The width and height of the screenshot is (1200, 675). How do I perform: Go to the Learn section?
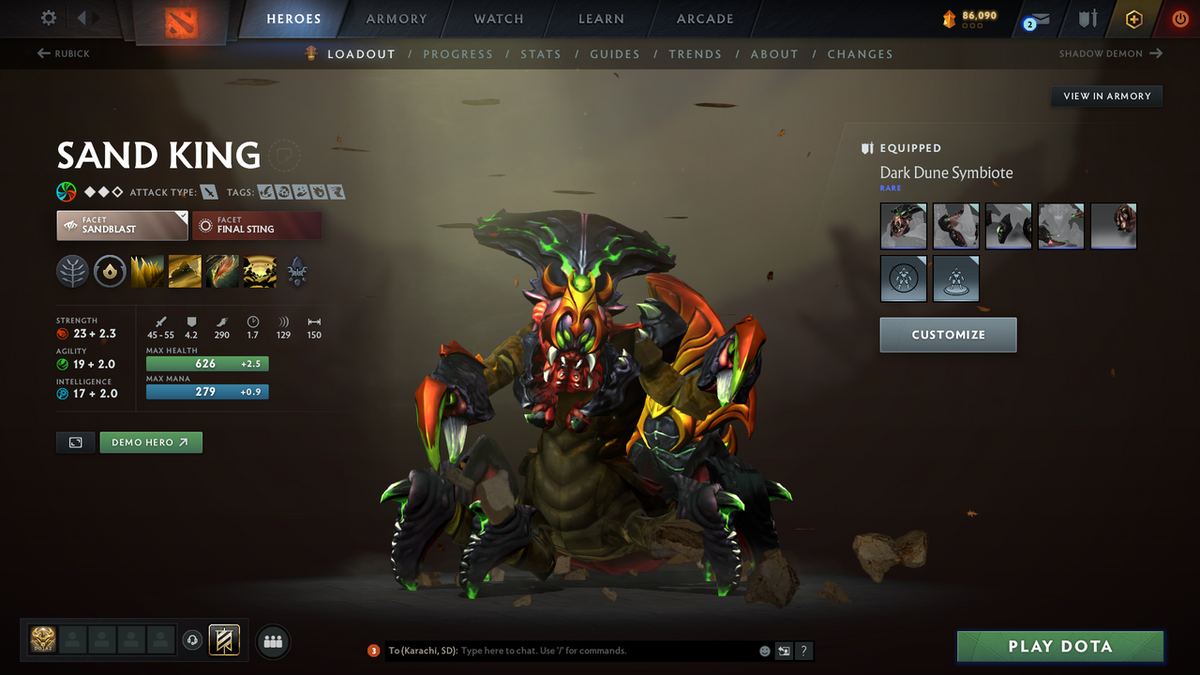pyautogui.click(x=601, y=19)
